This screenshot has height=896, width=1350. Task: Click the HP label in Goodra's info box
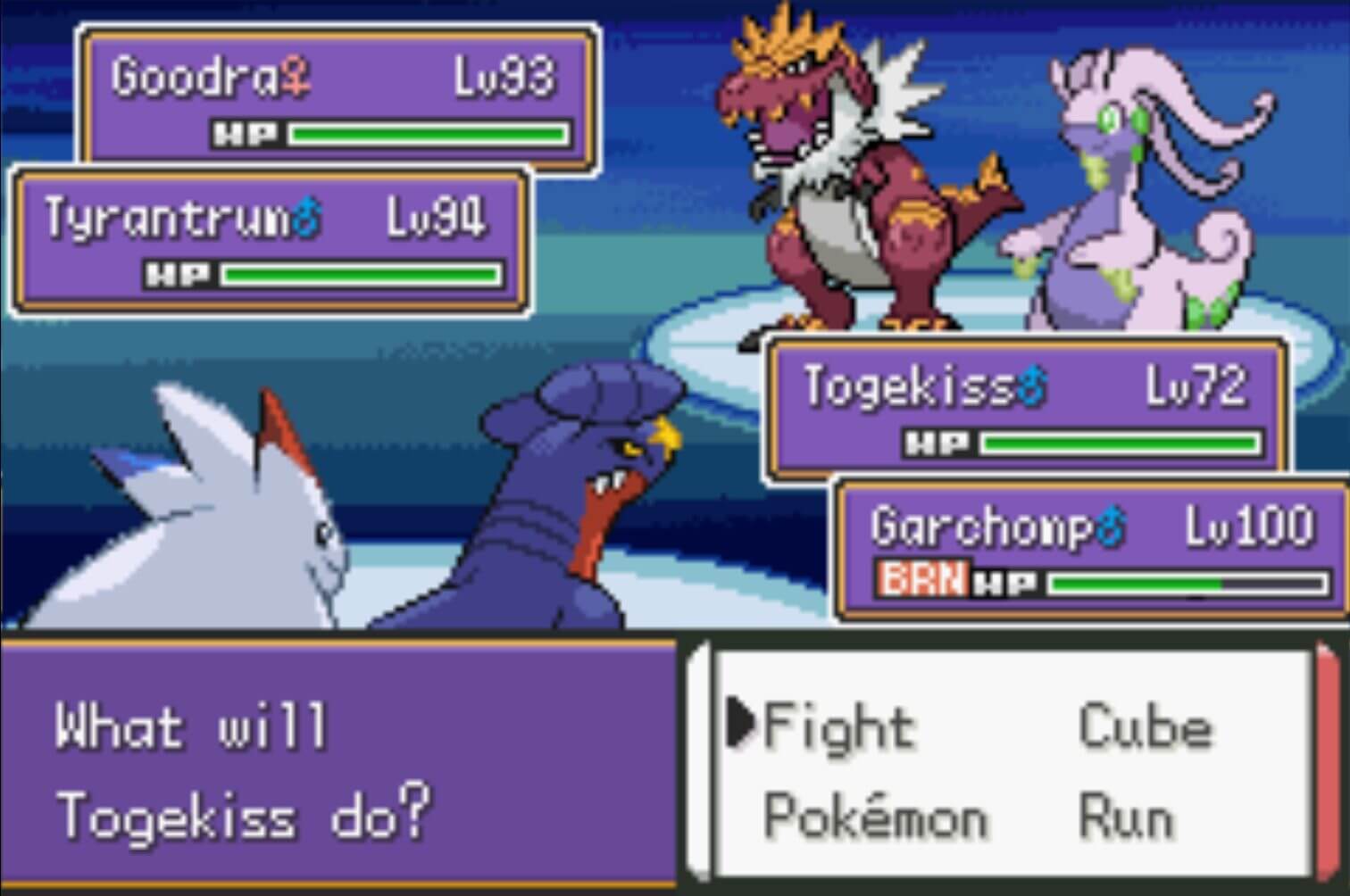[x=245, y=134]
